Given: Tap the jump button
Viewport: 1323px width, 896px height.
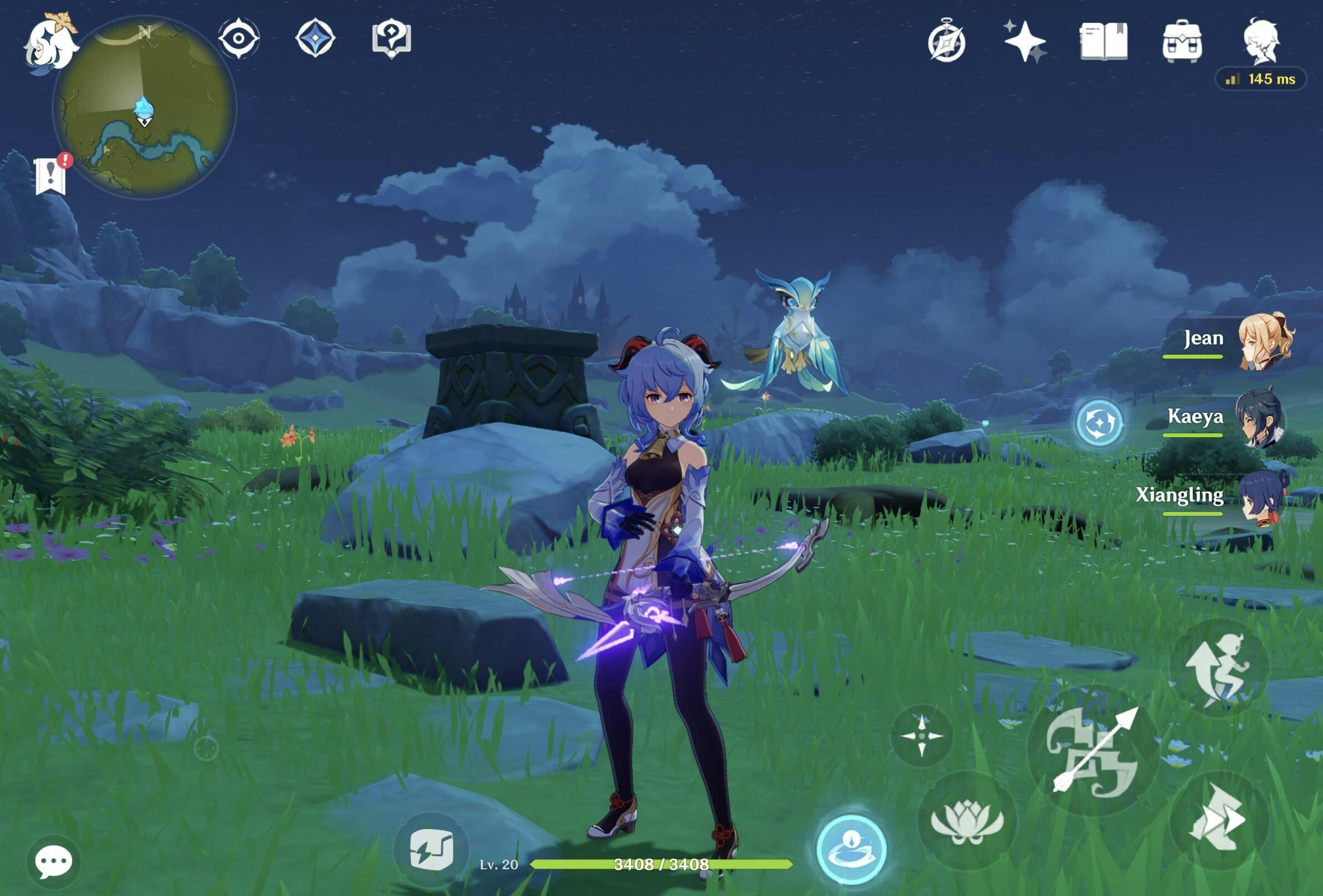Looking at the screenshot, I should (1219, 668).
